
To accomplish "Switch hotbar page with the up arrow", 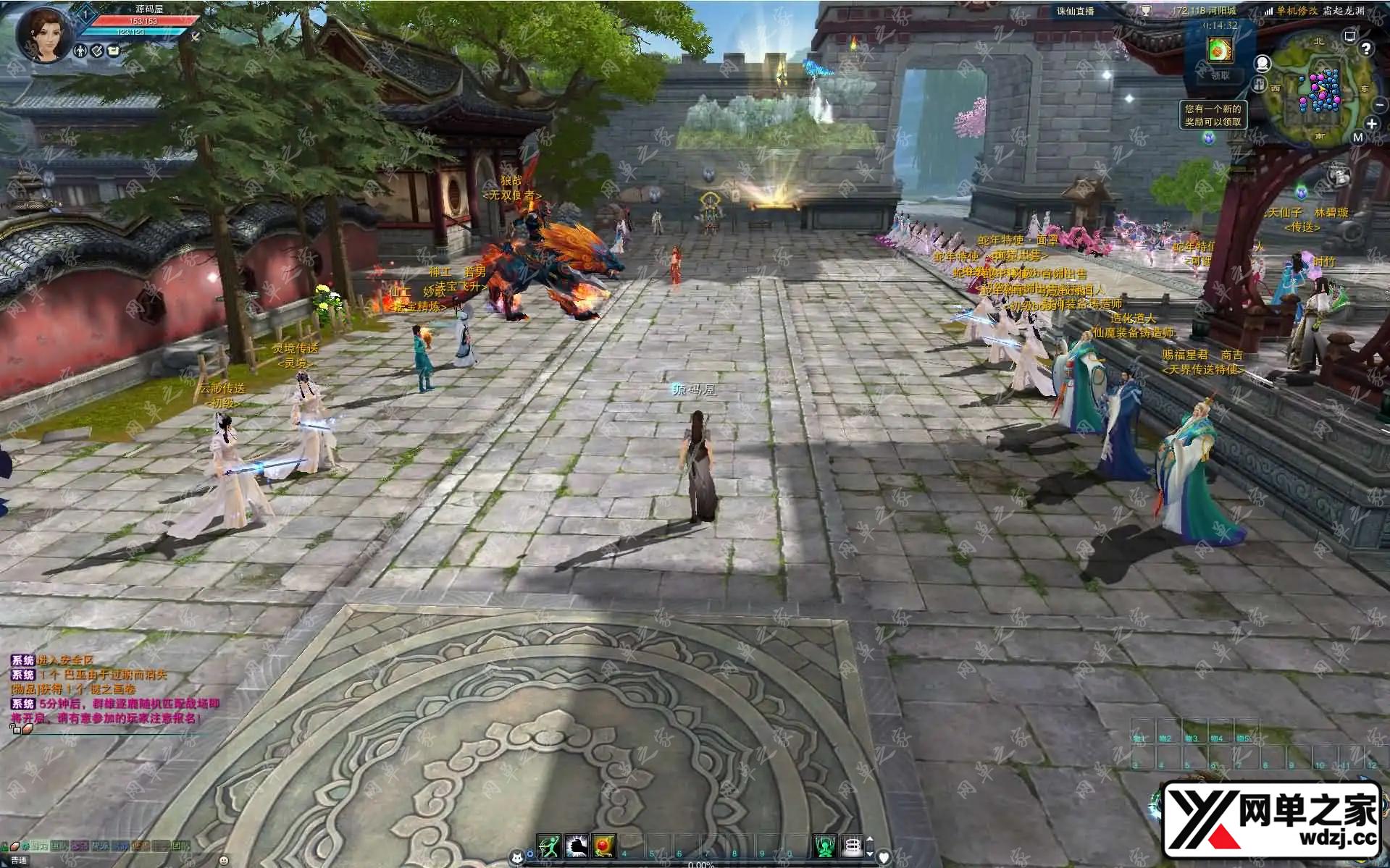I will (x=870, y=840).
